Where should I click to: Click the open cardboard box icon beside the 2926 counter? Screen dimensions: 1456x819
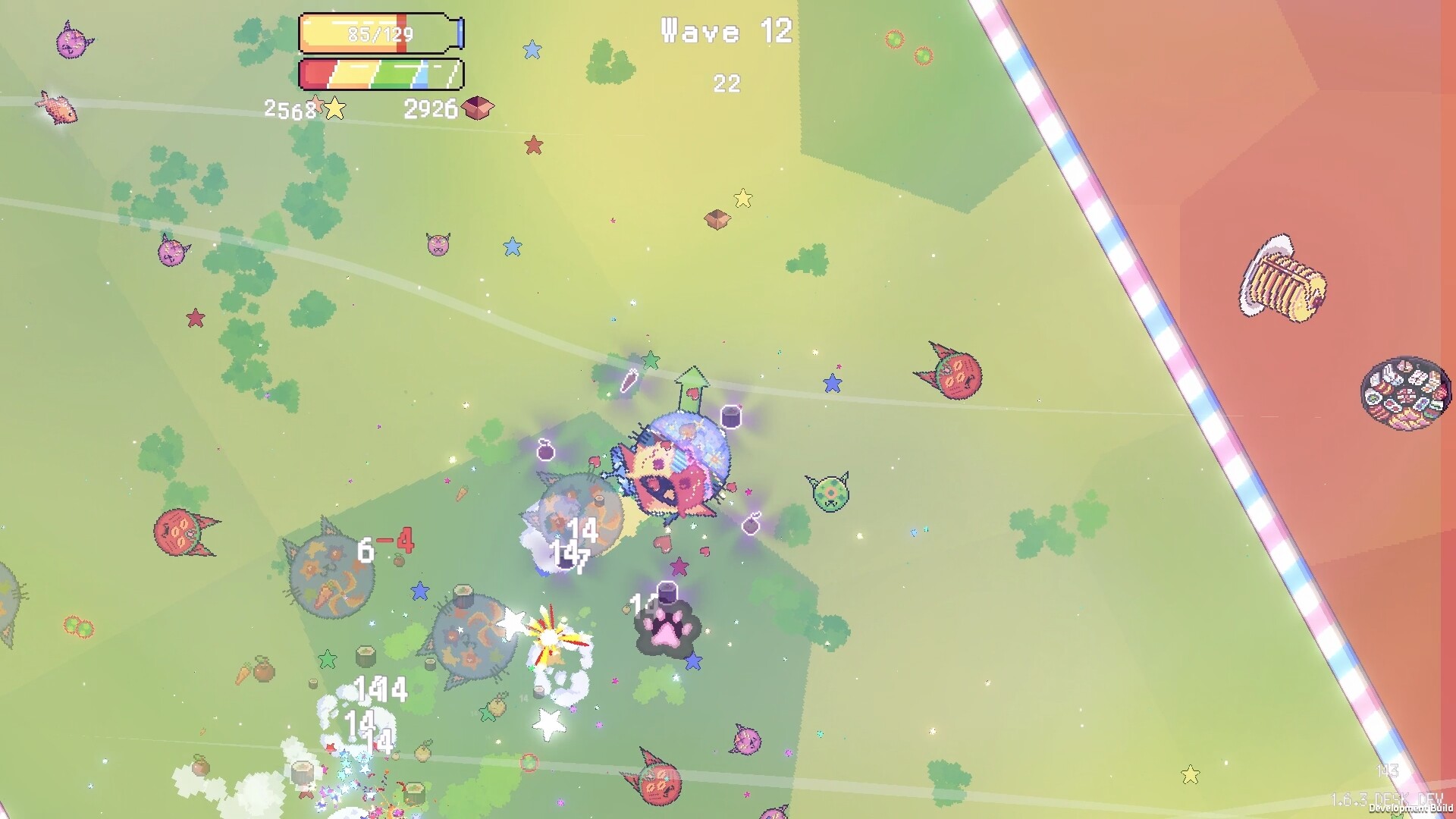coord(474,108)
